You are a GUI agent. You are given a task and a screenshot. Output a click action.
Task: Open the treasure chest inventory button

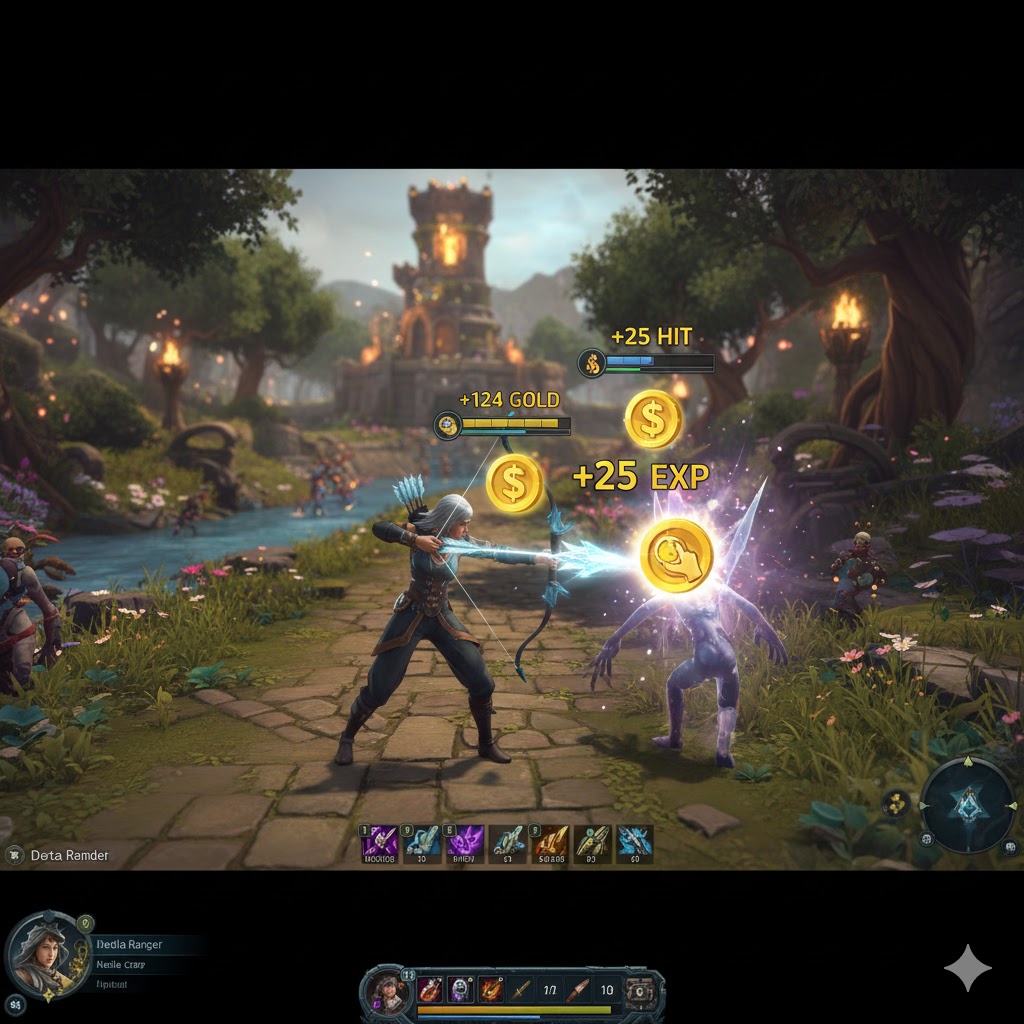[x=638, y=990]
